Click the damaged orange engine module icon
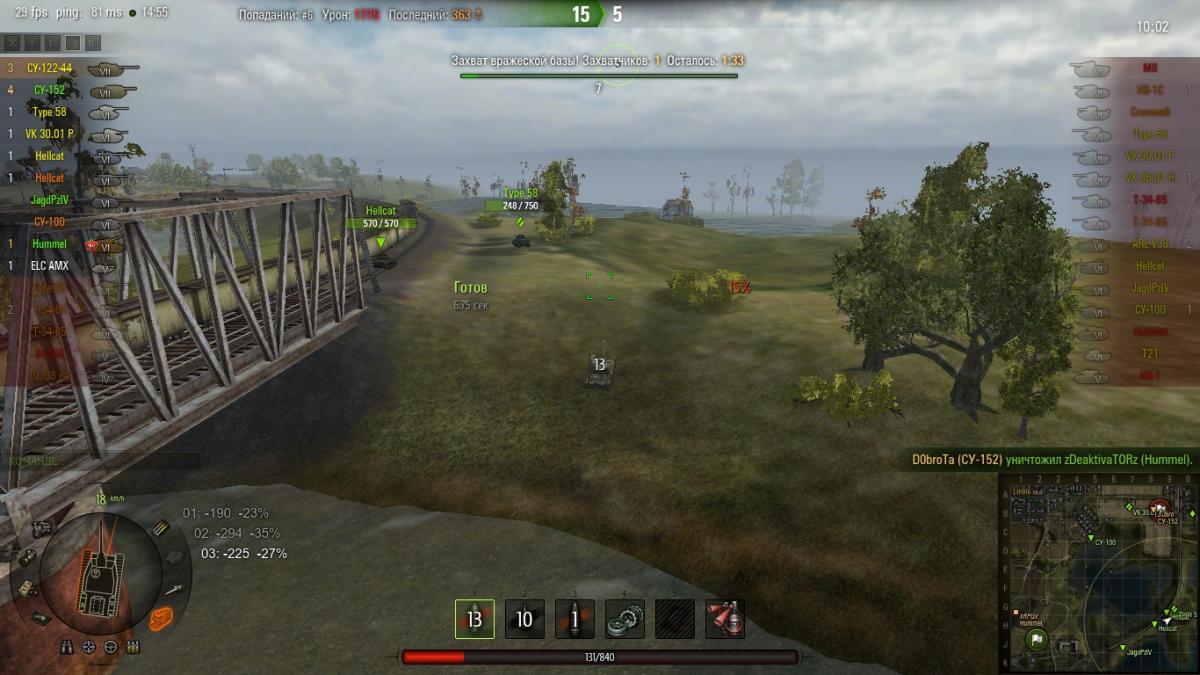The width and height of the screenshot is (1200, 675). [x=163, y=620]
